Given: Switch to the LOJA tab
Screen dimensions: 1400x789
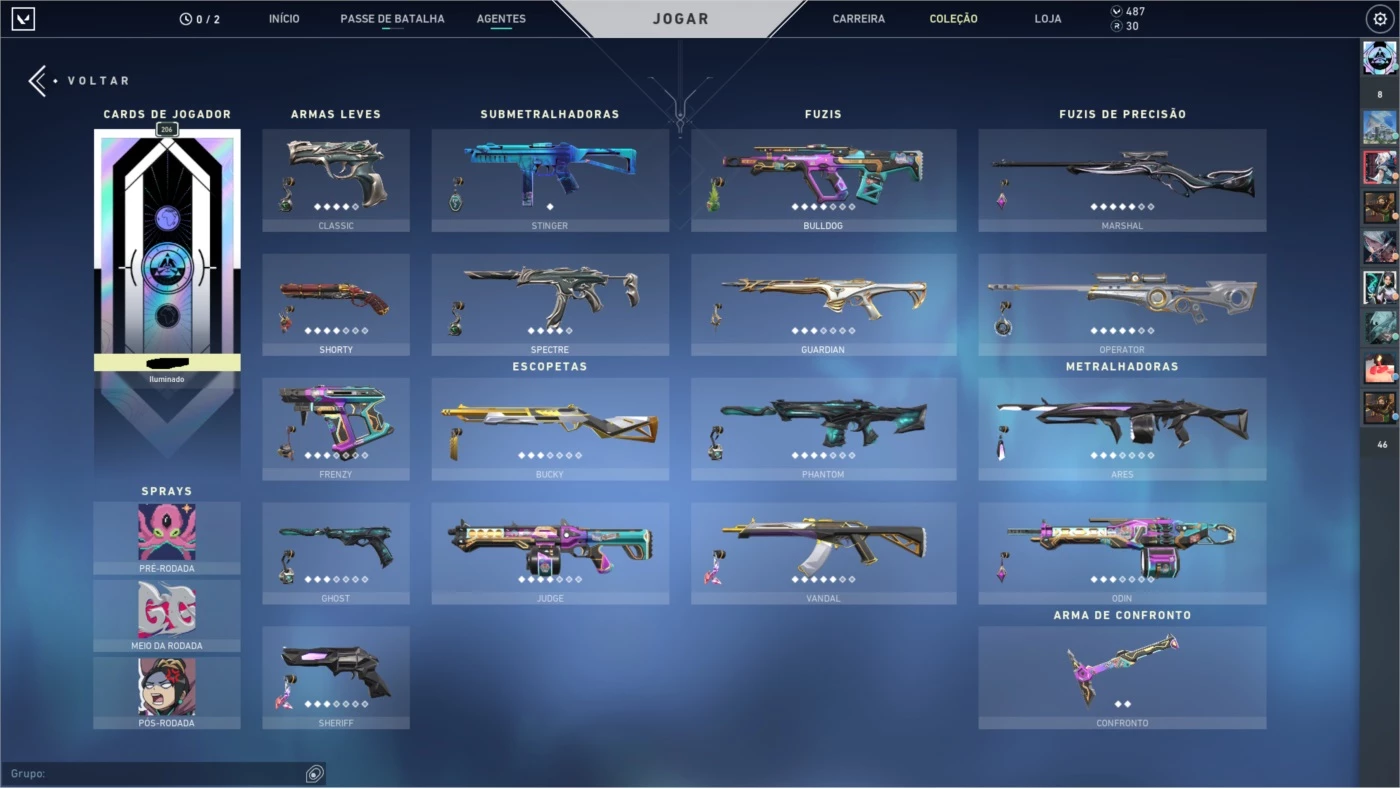Looking at the screenshot, I should pos(1047,17).
